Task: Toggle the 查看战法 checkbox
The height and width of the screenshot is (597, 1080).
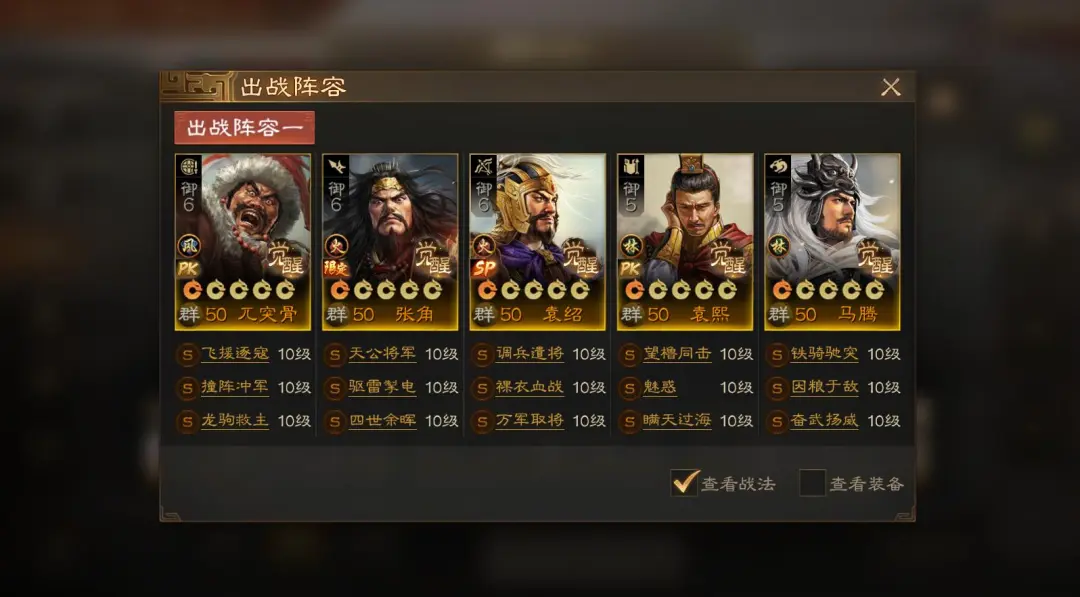Action: [x=685, y=483]
